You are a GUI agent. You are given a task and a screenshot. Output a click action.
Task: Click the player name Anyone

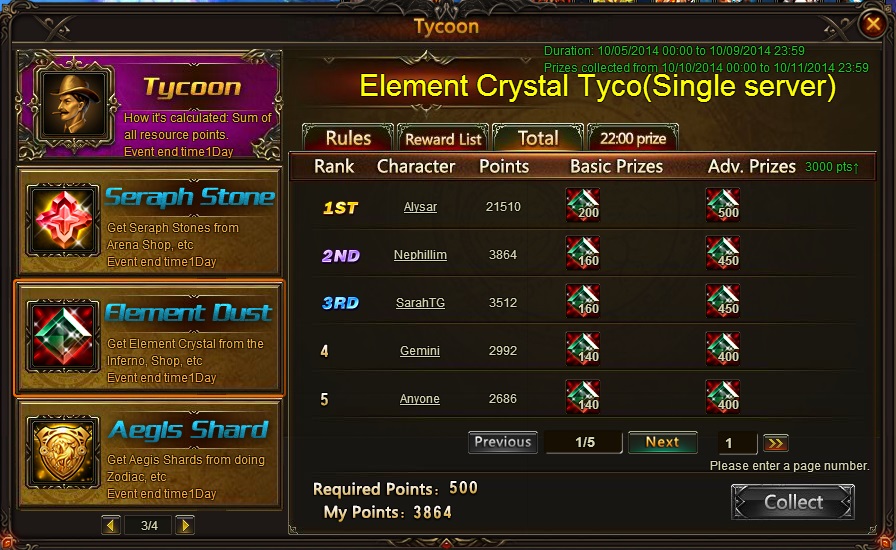pyautogui.click(x=420, y=399)
